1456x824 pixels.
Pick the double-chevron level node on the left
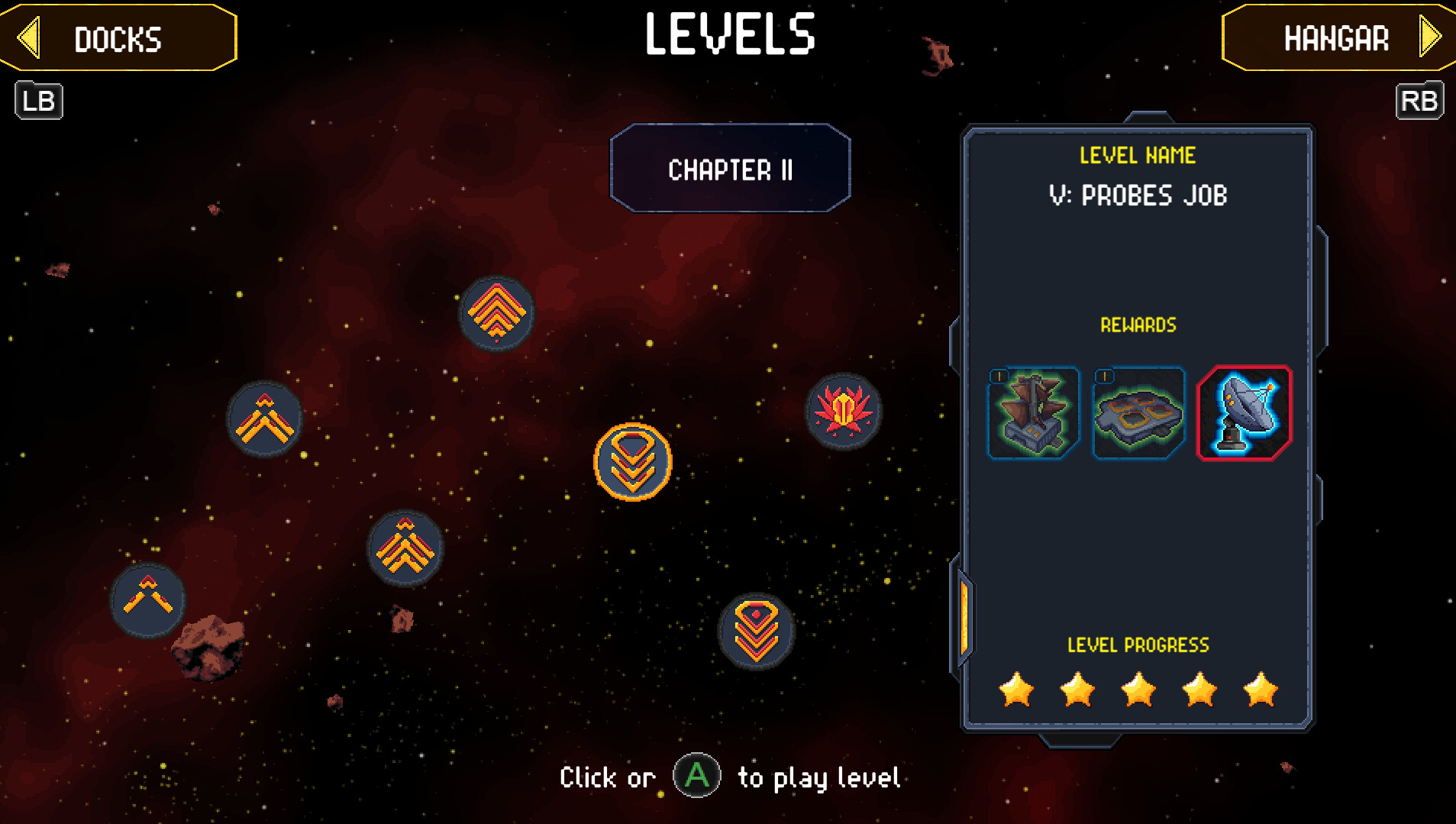pos(265,418)
